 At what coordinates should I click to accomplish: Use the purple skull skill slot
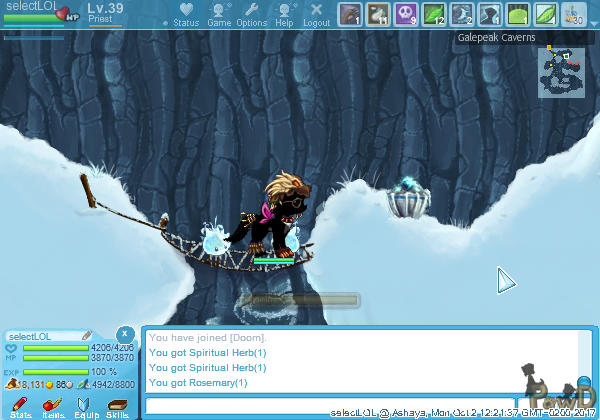405,14
